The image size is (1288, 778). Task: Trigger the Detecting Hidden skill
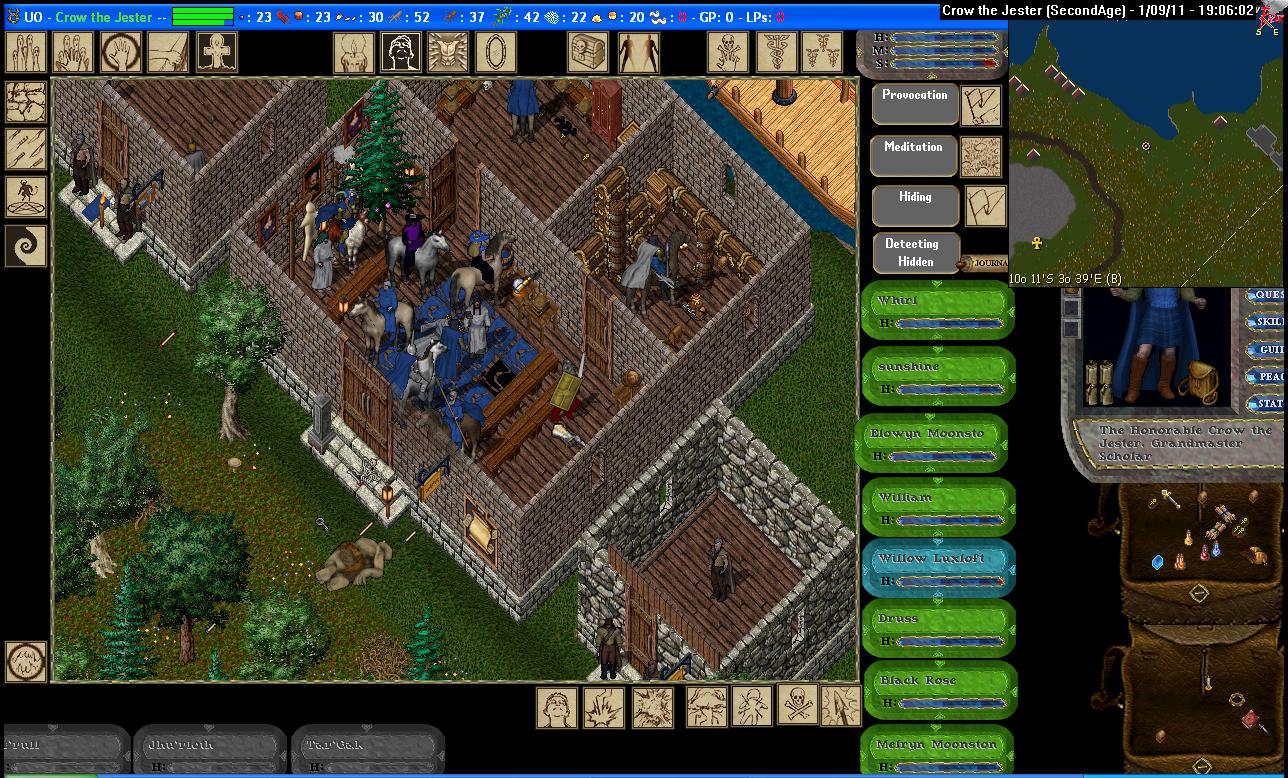pyautogui.click(x=914, y=253)
